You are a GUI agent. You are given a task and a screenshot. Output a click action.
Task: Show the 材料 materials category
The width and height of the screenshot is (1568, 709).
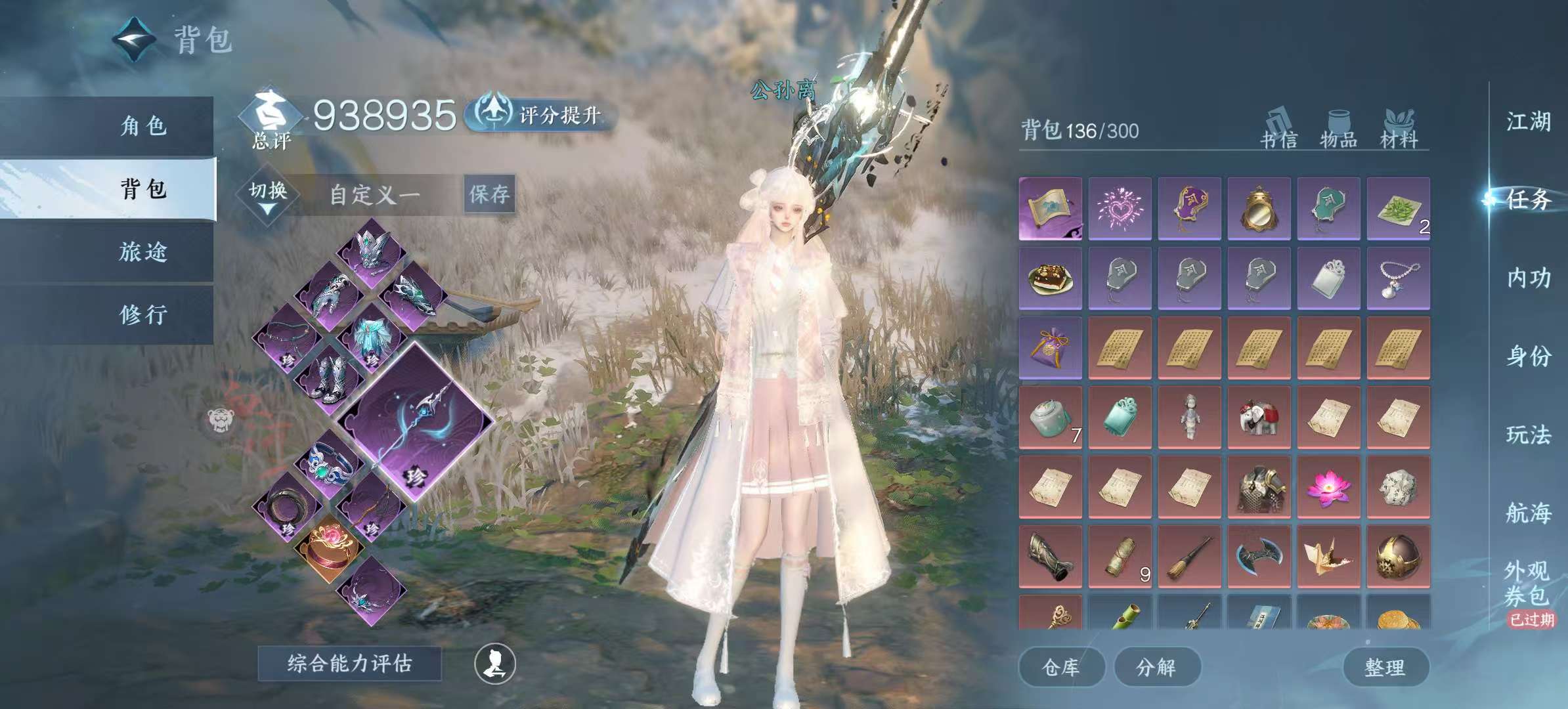click(1399, 130)
